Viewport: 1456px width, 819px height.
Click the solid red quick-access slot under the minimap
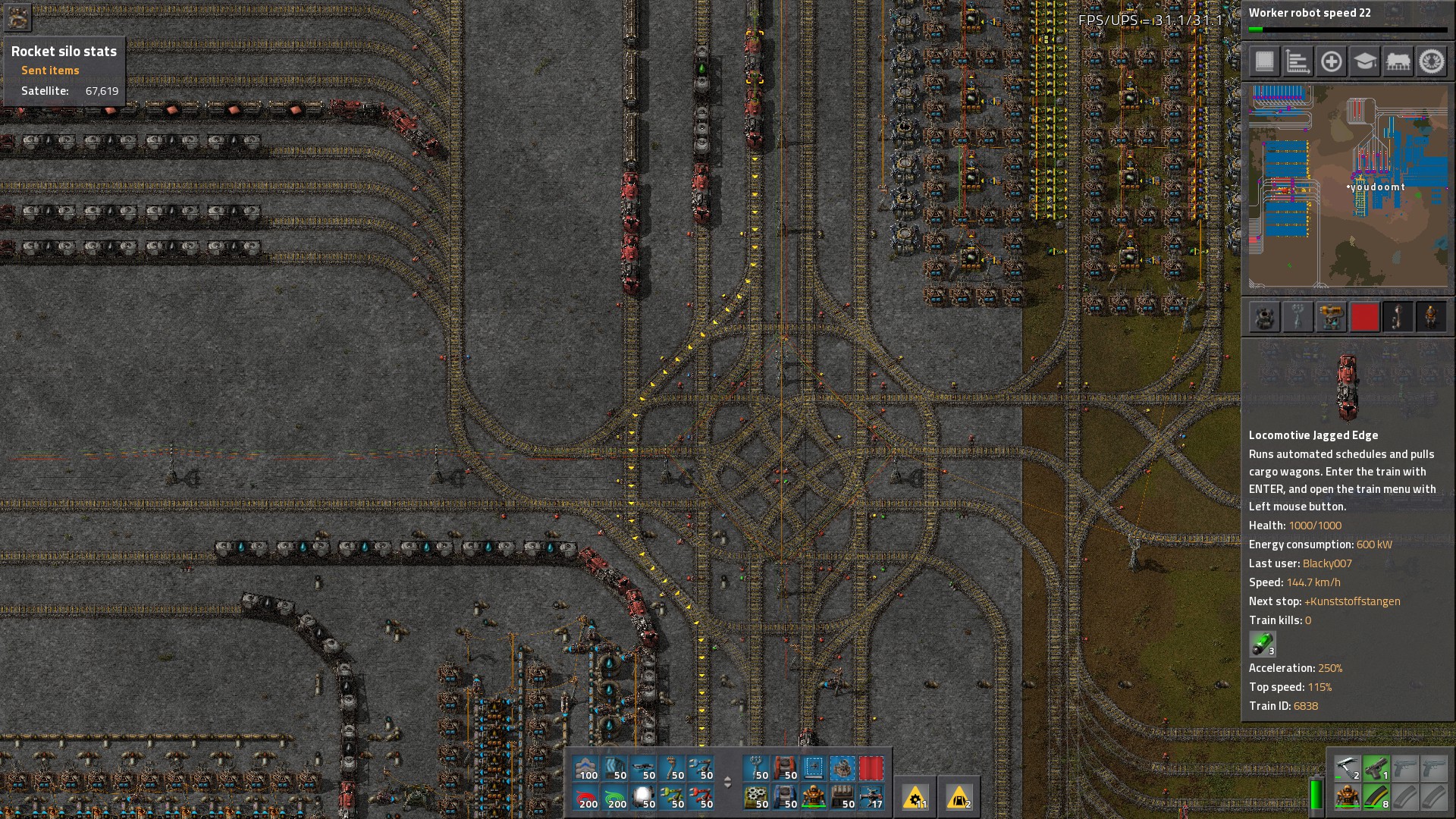point(1364,317)
